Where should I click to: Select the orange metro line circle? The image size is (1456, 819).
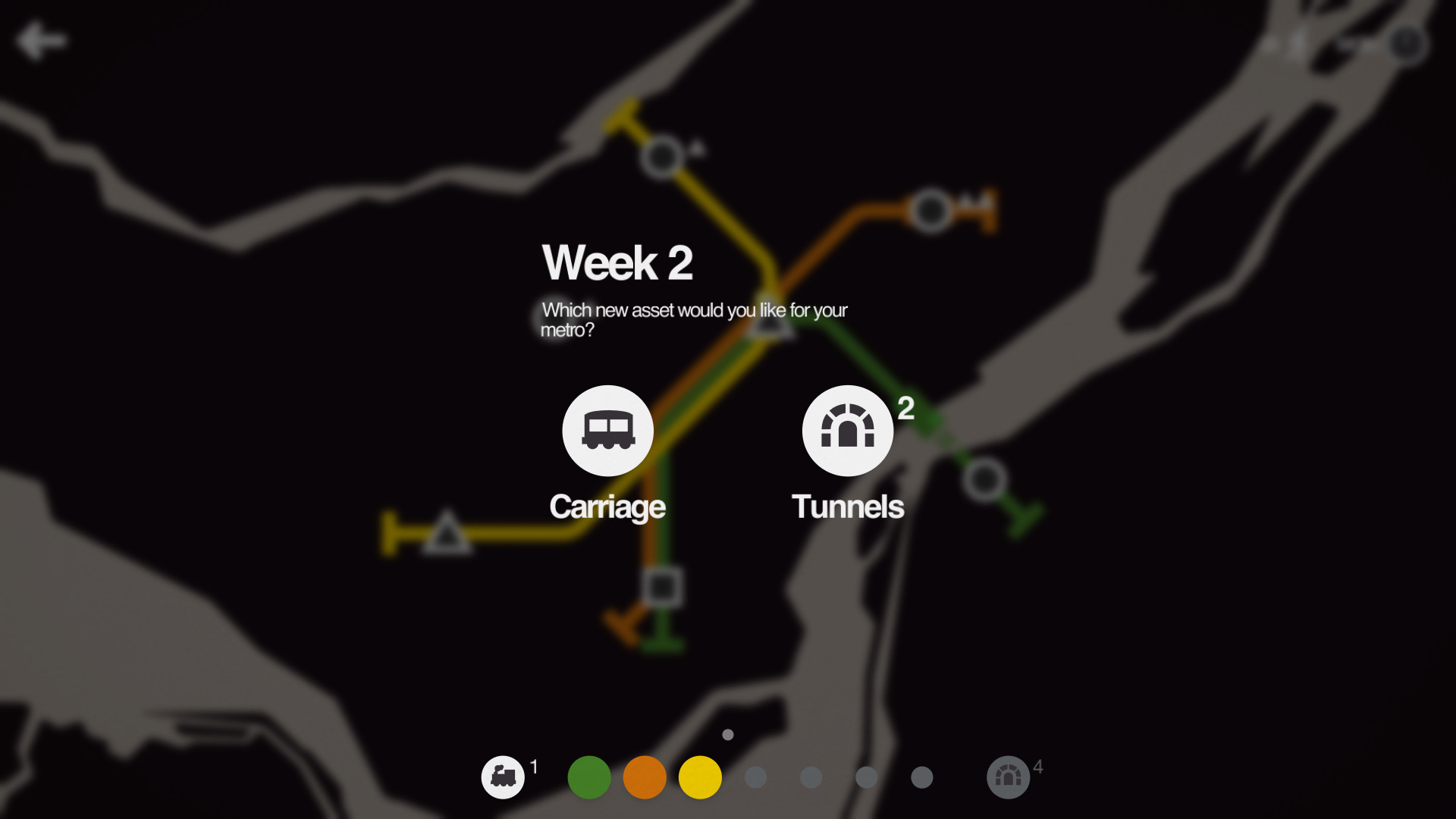coord(644,777)
